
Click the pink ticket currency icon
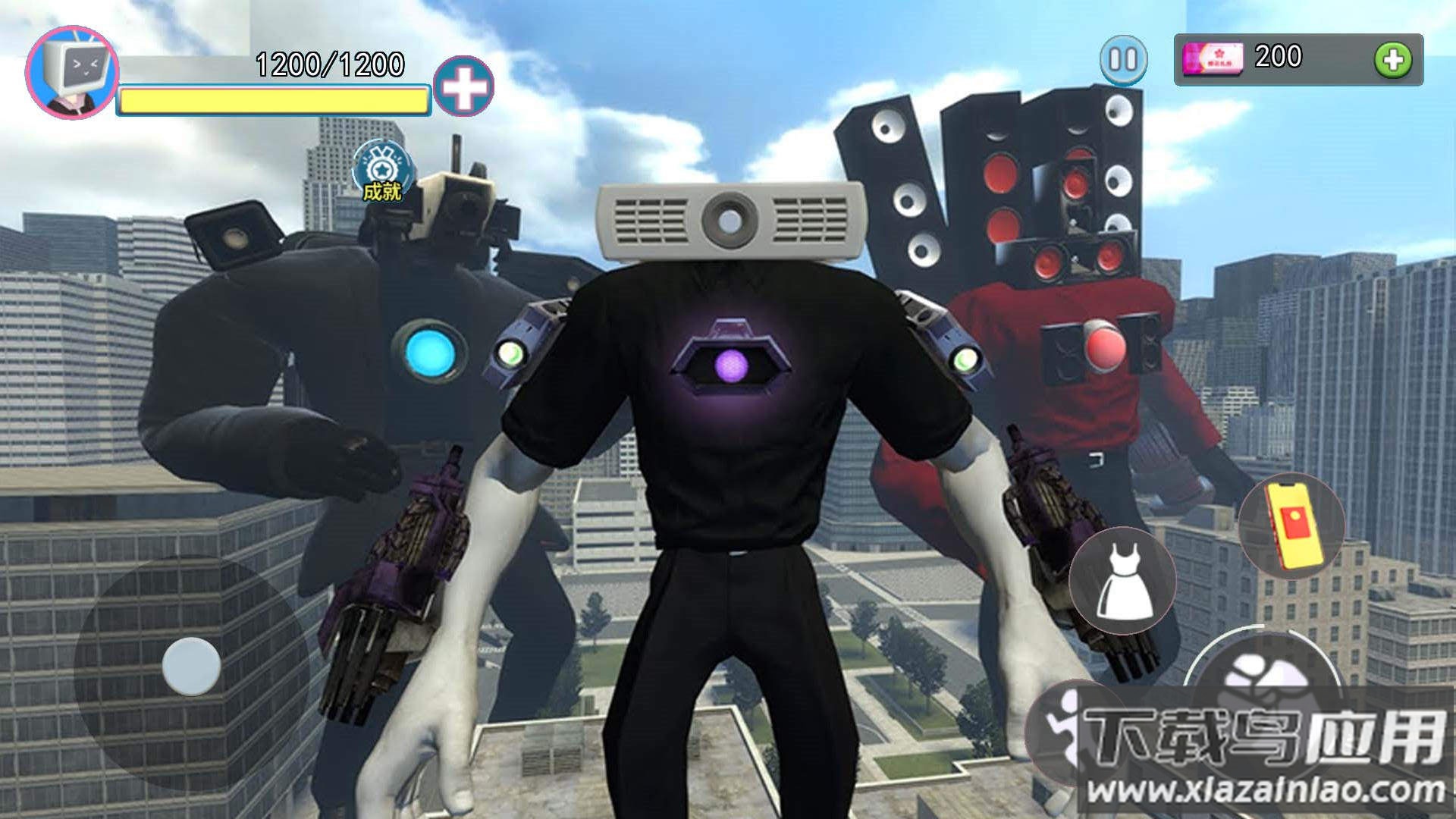pyautogui.click(x=1213, y=59)
